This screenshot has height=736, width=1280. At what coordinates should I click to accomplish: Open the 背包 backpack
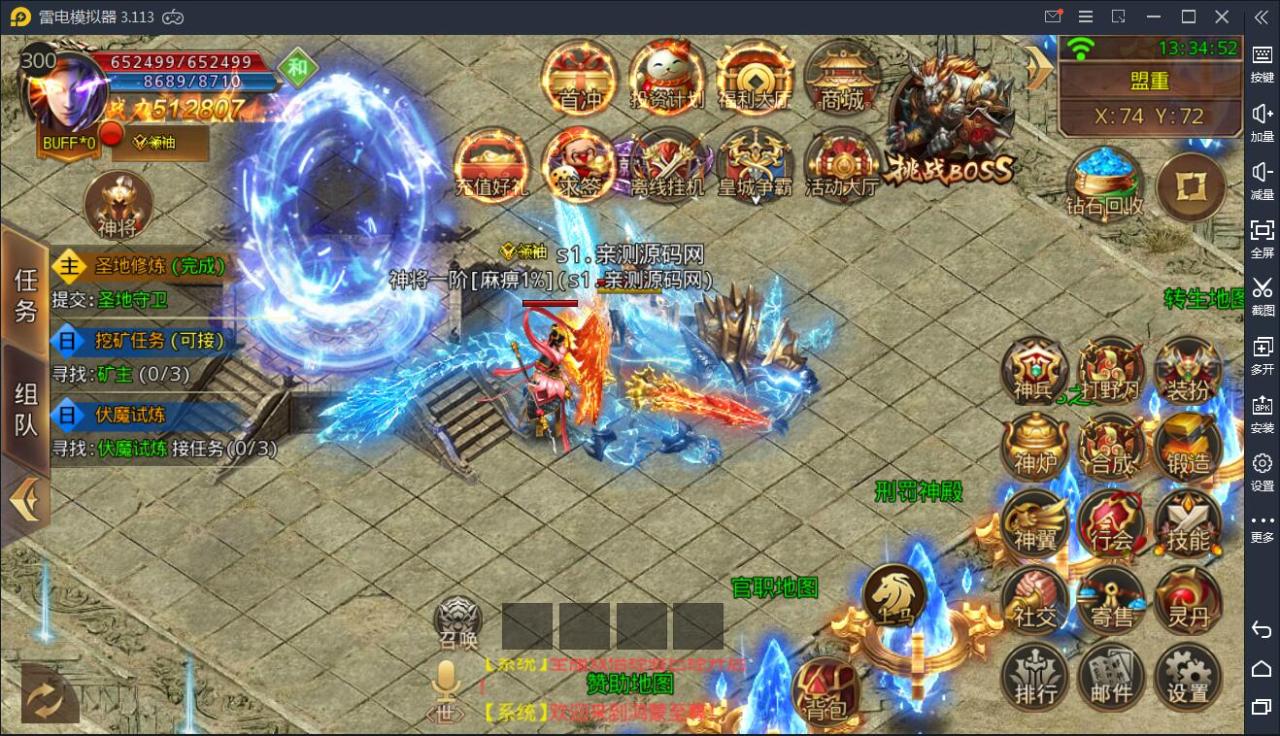pos(826,690)
